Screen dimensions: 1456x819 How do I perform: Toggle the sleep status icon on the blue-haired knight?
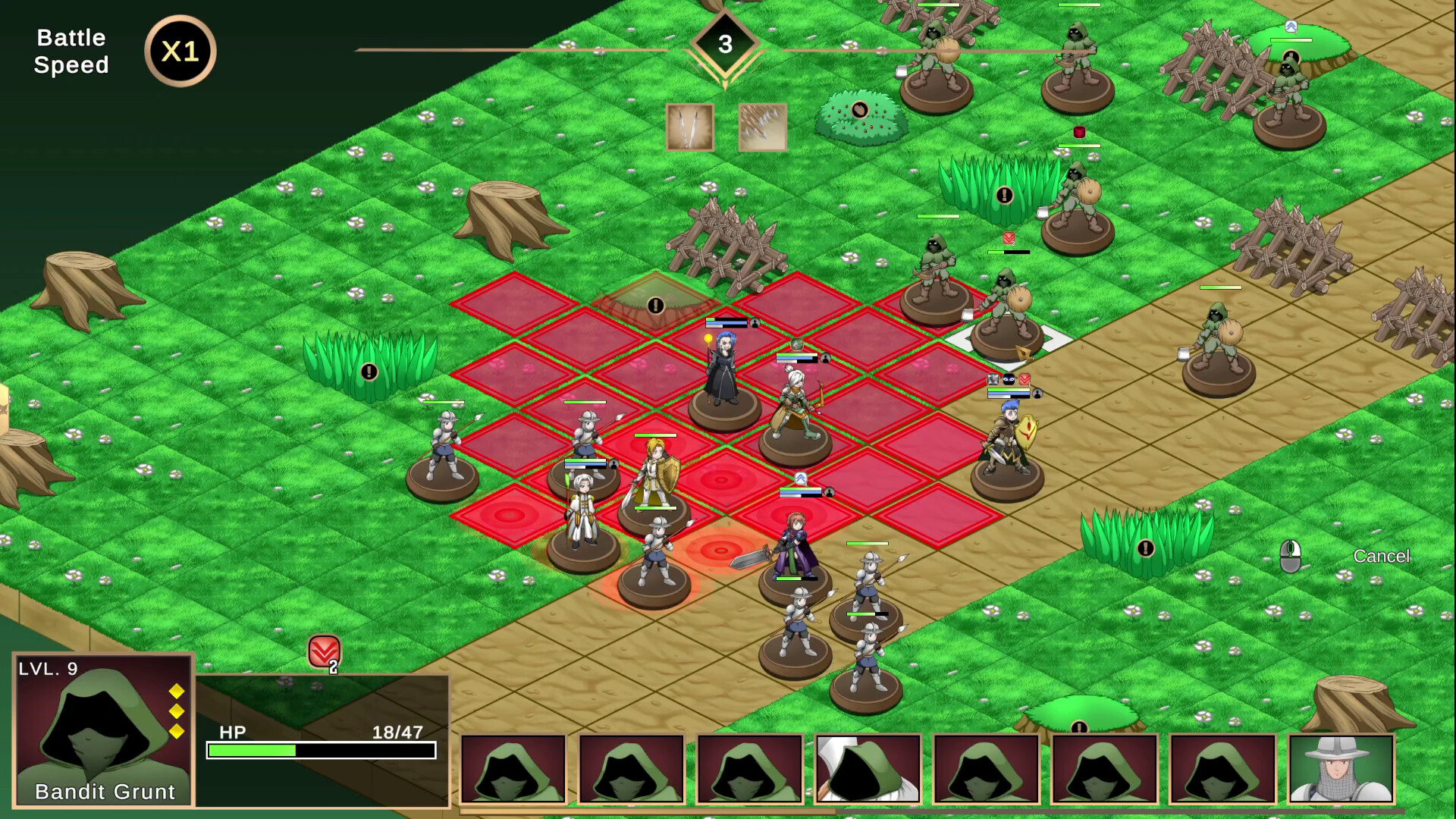[x=1009, y=379]
